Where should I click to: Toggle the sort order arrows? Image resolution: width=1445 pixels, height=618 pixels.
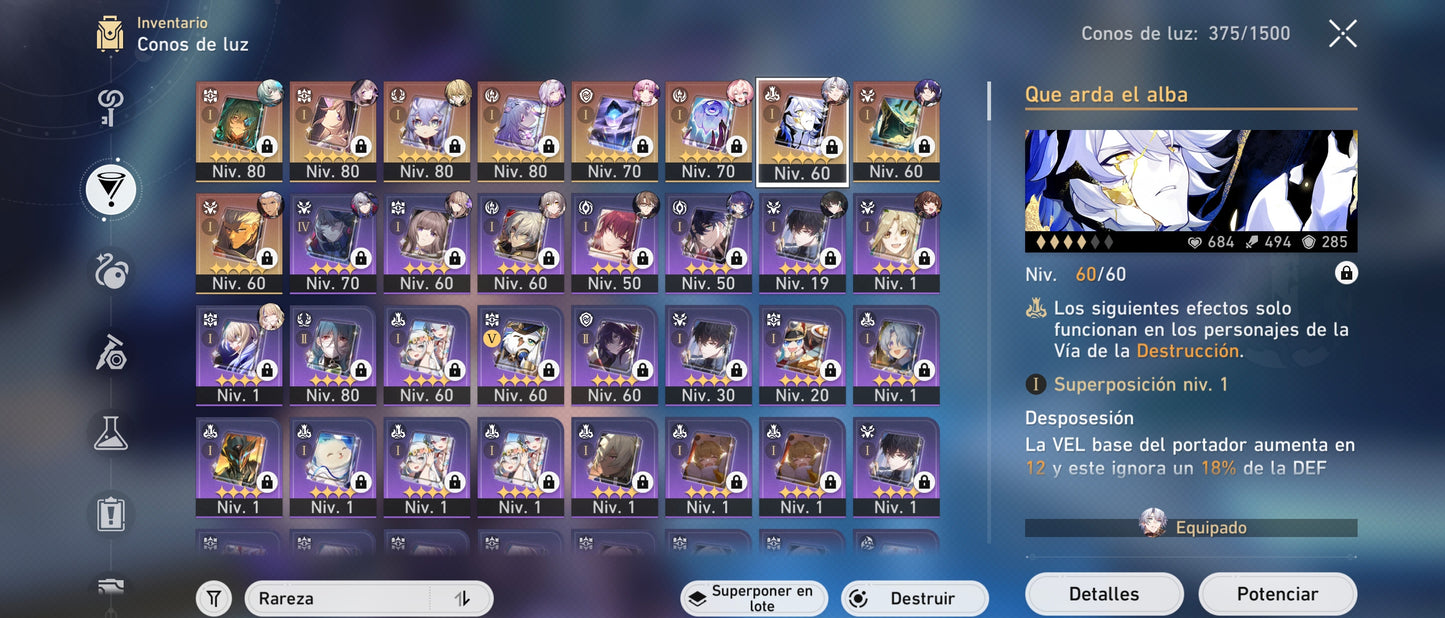click(x=462, y=599)
